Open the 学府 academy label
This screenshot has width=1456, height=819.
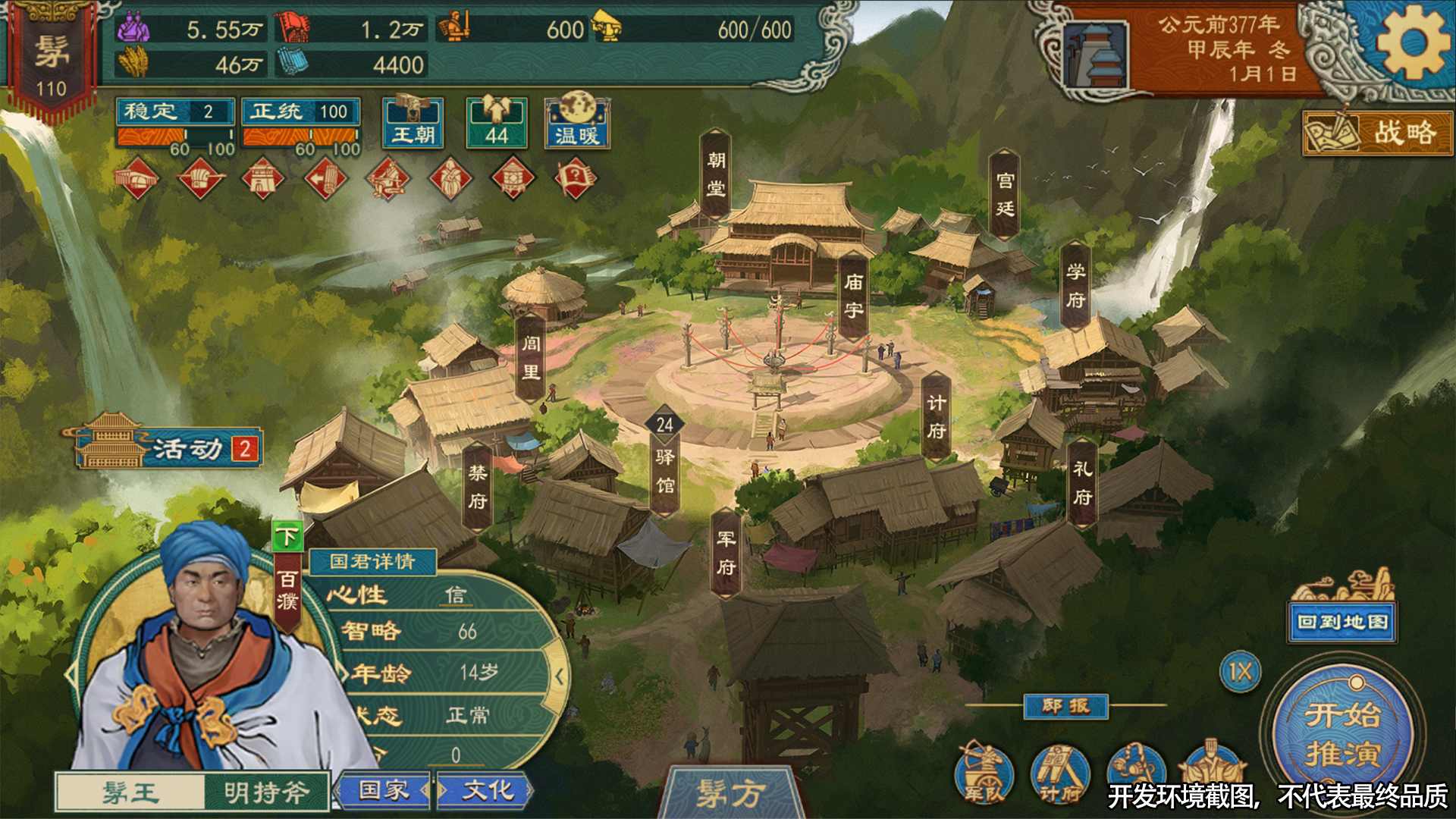(1075, 286)
